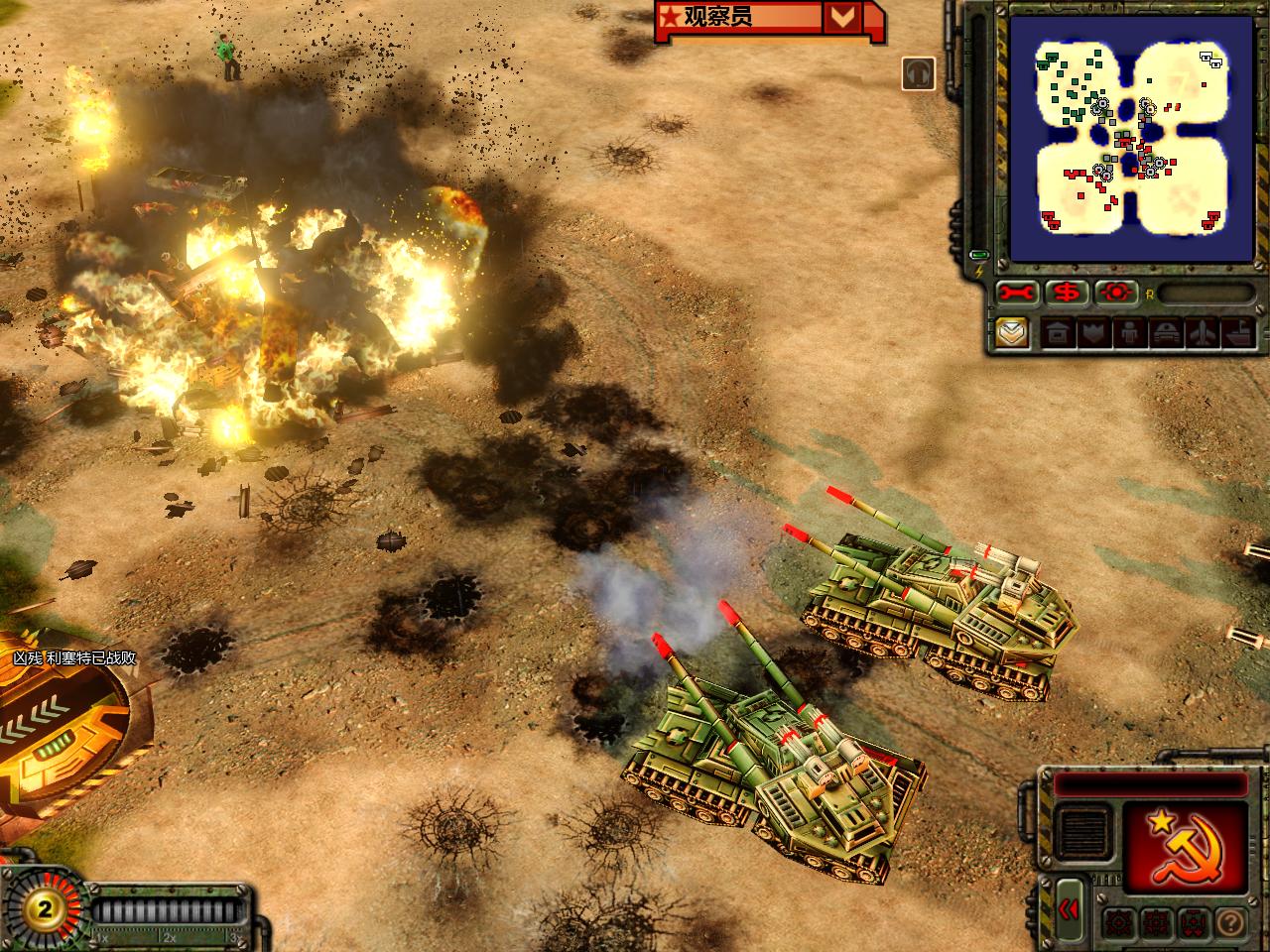This screenshot has height=952, width=1270.
Task: Click the headphones icon button
Action: pyautogui.click(x=919, y=73)
